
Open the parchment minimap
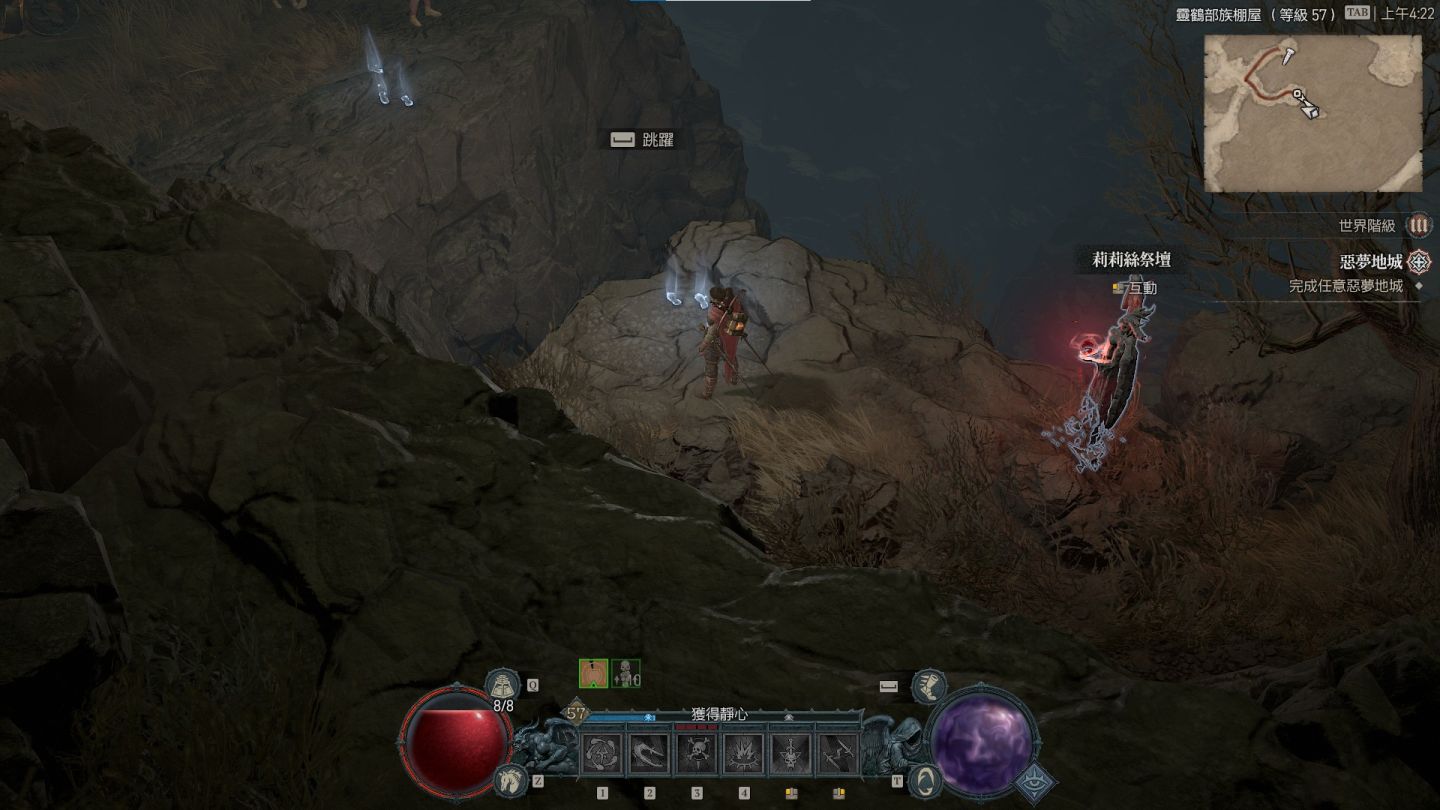[1312, 113]
